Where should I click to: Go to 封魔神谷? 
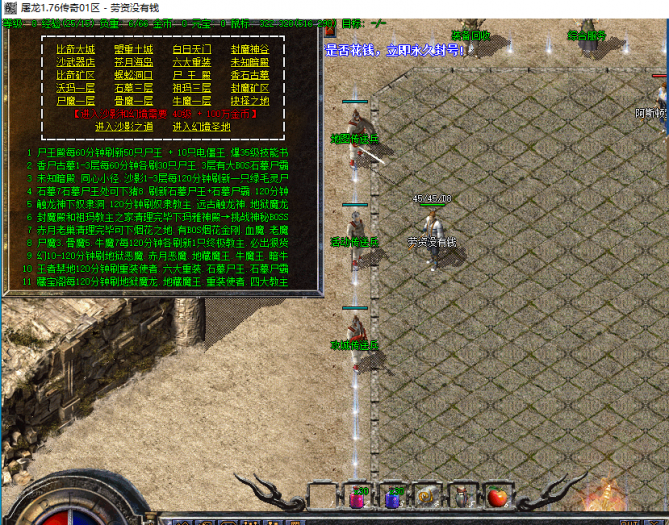pos(250,48)
